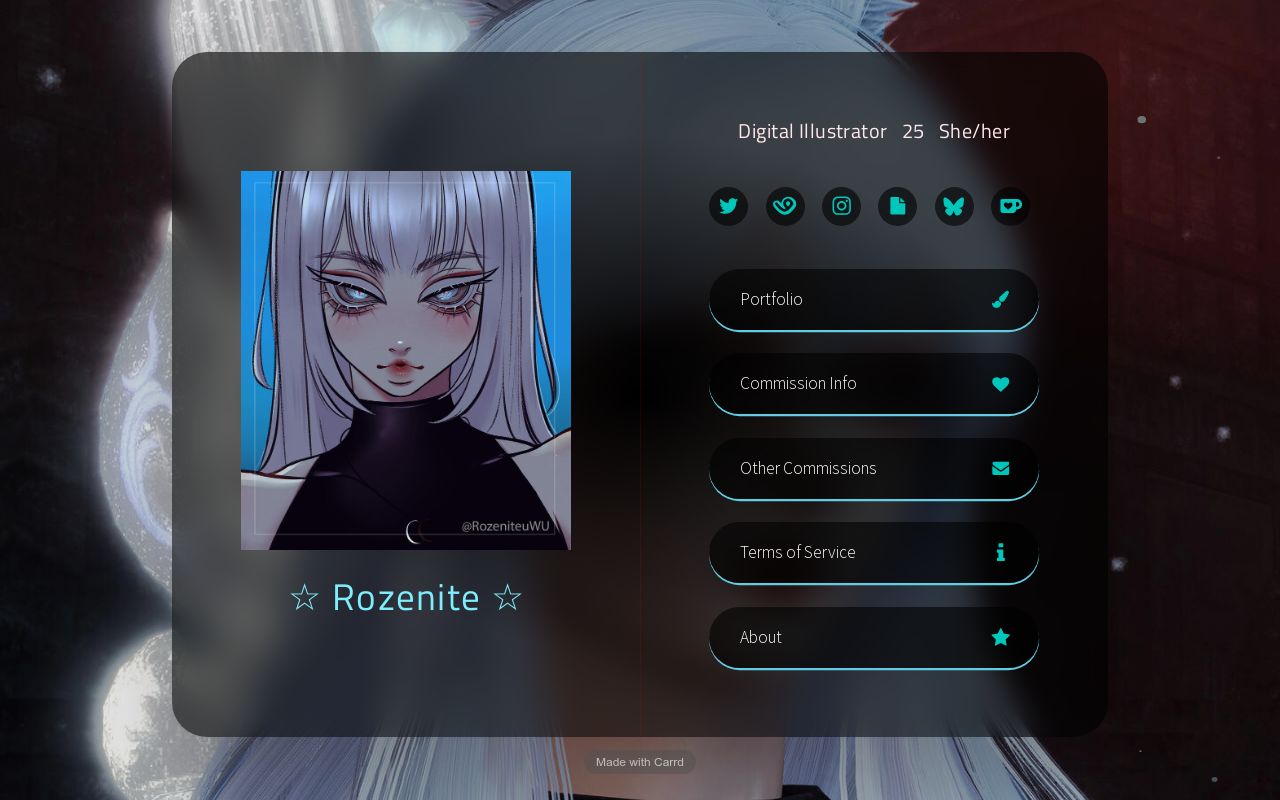Open the About section
1280x800 pixels.
874,637
